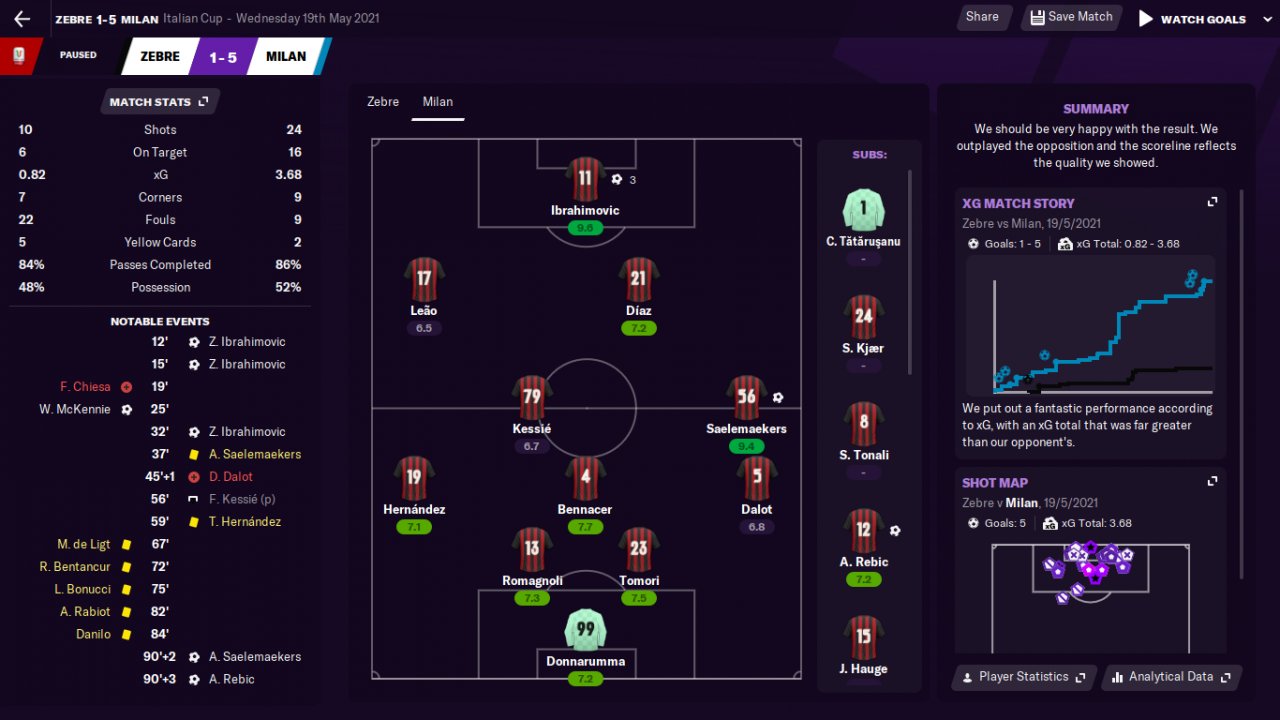
Task: Select Ibrahimovic on the pitch
Action: (x=585, y=180)
